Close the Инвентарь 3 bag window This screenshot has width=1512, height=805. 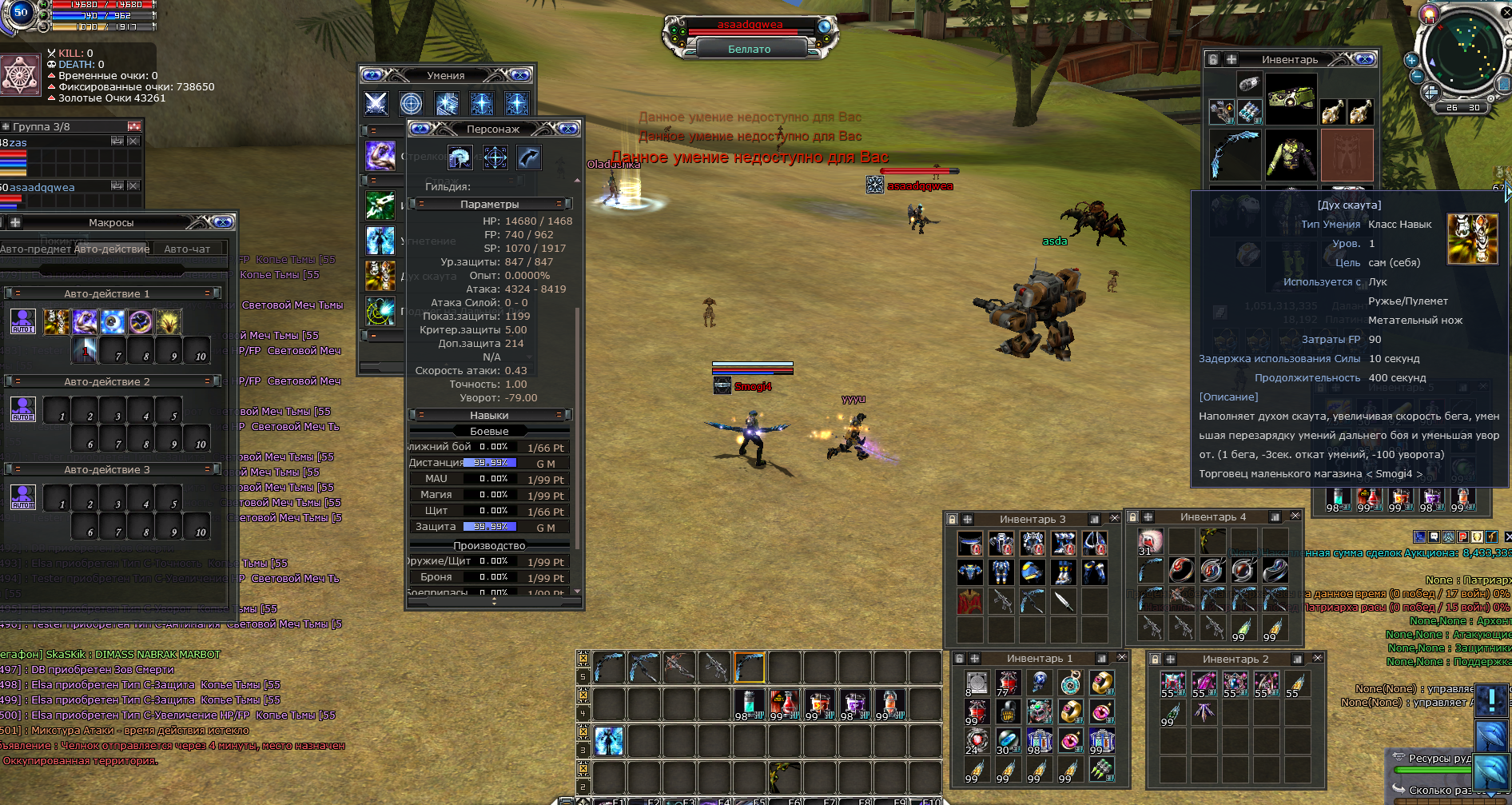click(x=1115, y=519)
